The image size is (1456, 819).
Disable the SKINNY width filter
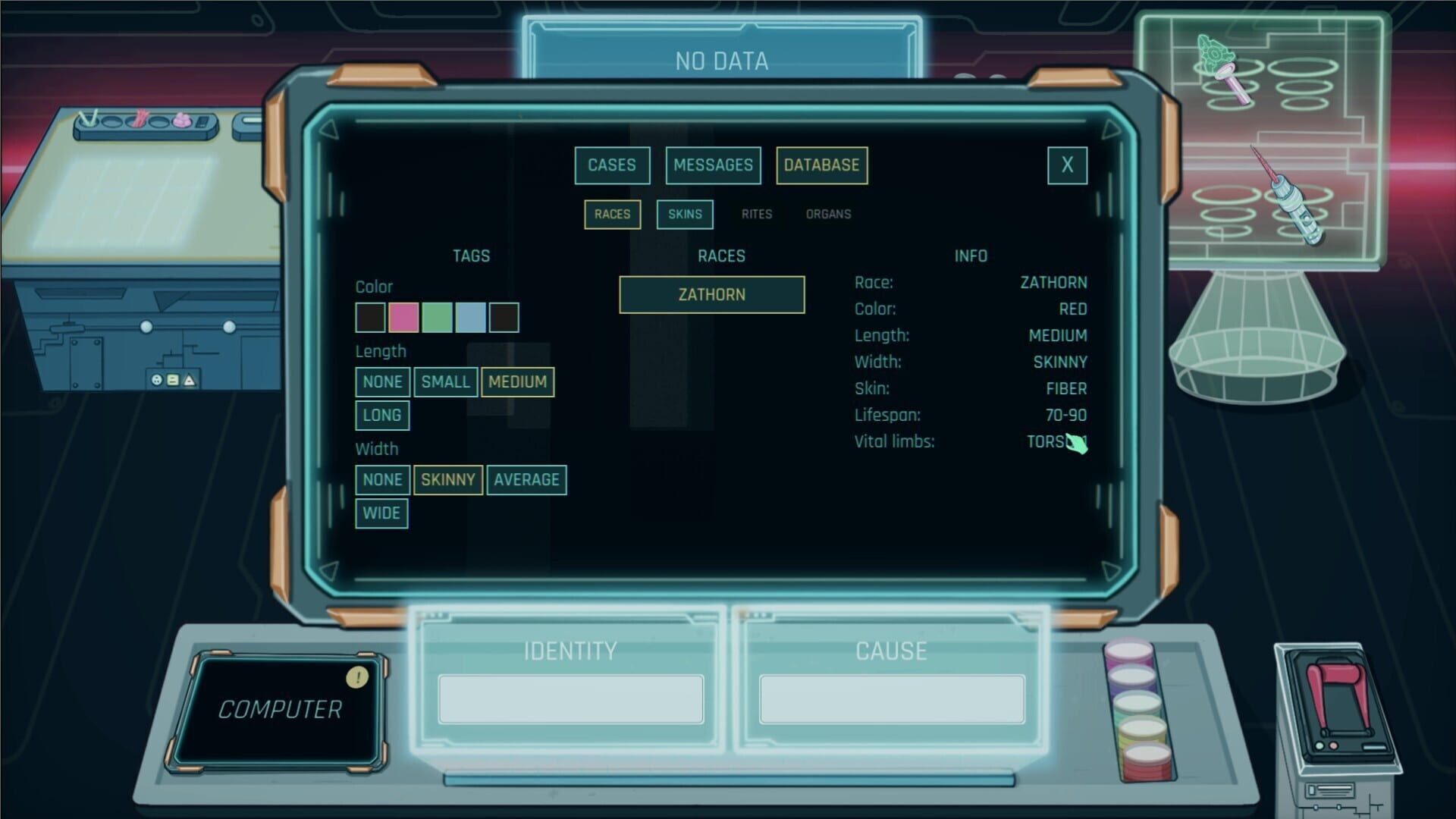tap(447, 479)
